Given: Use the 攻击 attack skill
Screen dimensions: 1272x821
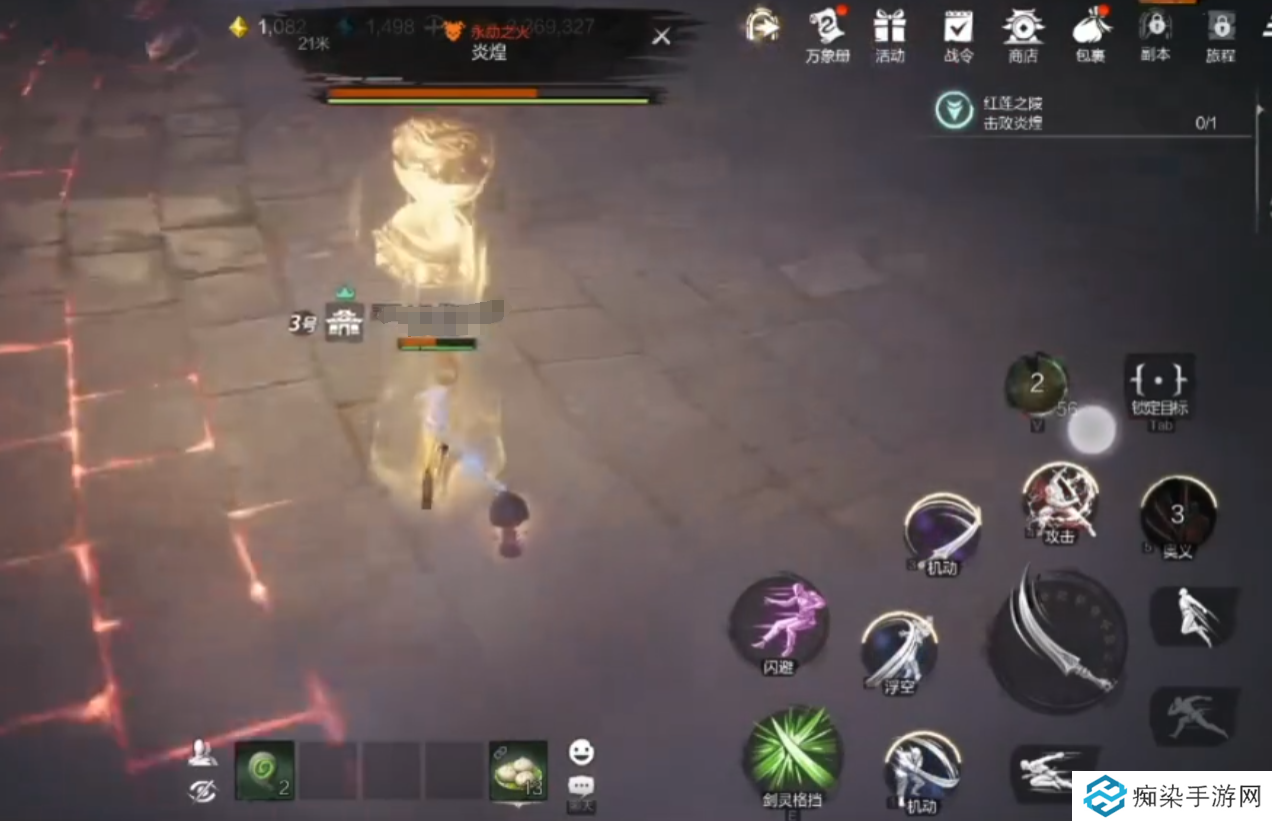Looking at the screenshot, I should [1060, 499].
